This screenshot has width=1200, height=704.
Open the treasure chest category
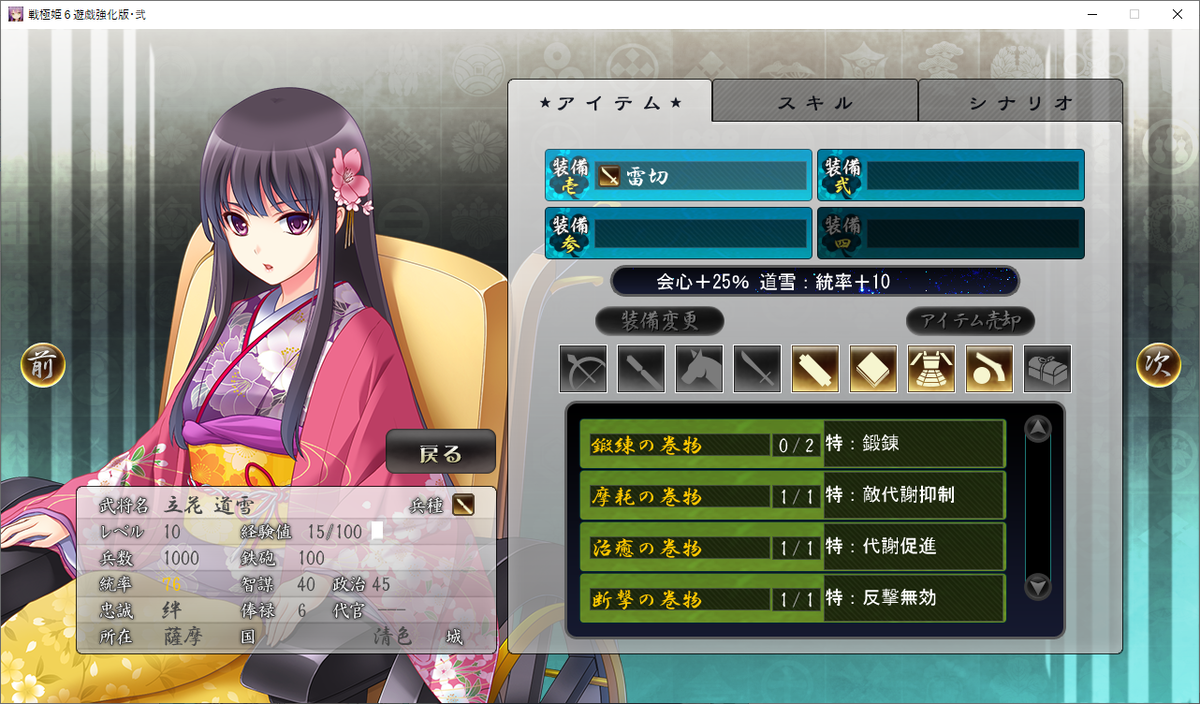point(1048,369)
